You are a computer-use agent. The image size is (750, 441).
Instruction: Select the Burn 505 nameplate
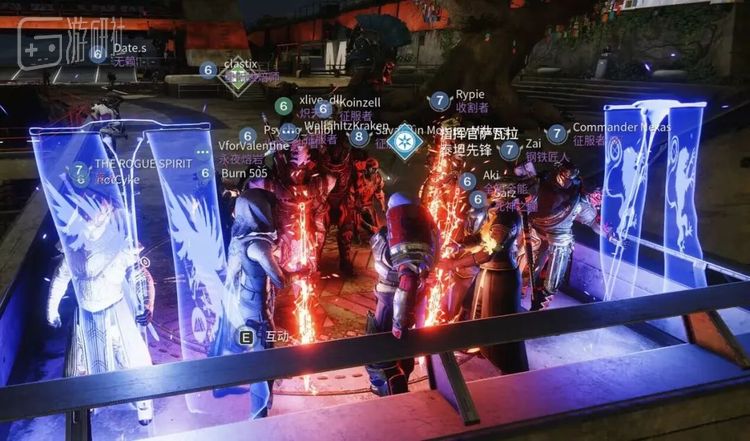pos(244,173)
